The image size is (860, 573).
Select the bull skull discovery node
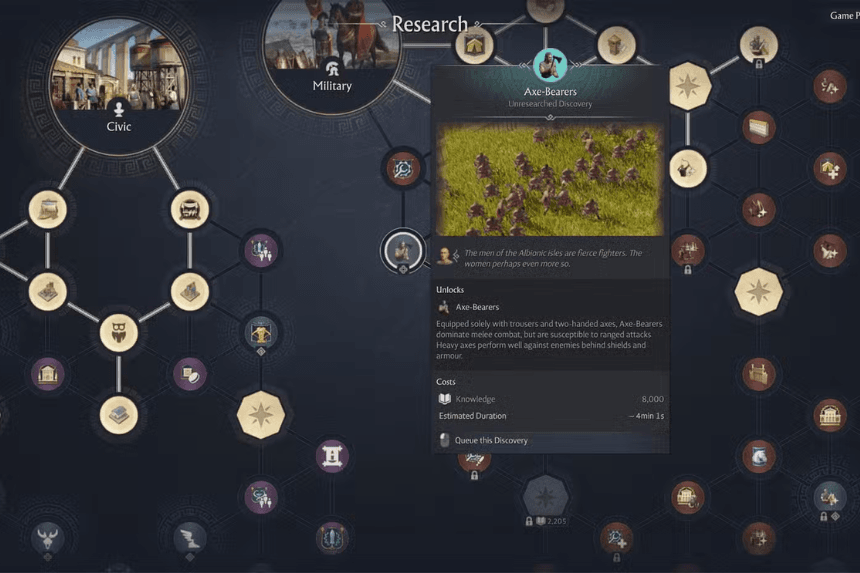[49, 538]
